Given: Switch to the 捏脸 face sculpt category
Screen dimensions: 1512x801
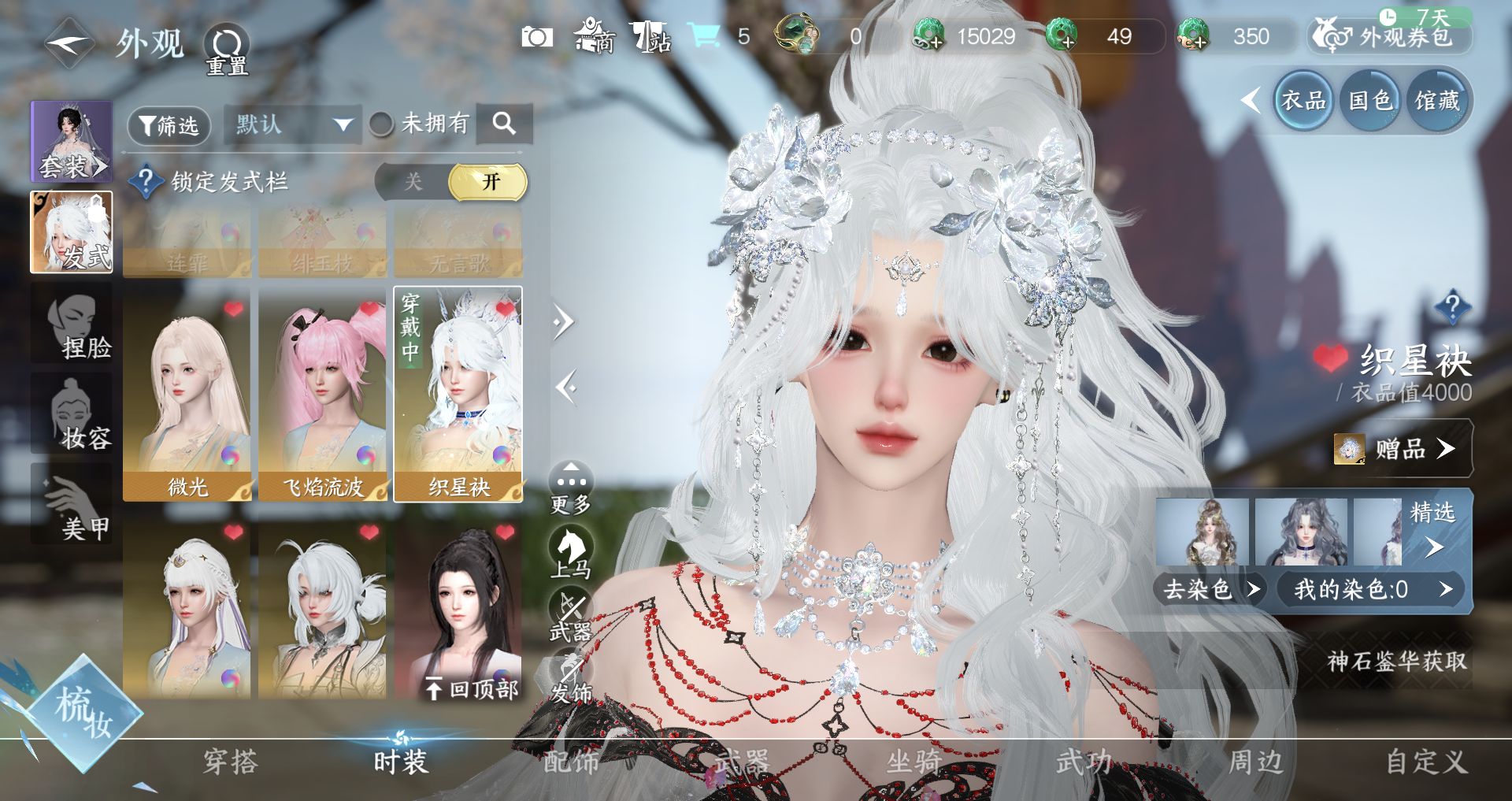Looking at the screenshot, I should [72, 324].
